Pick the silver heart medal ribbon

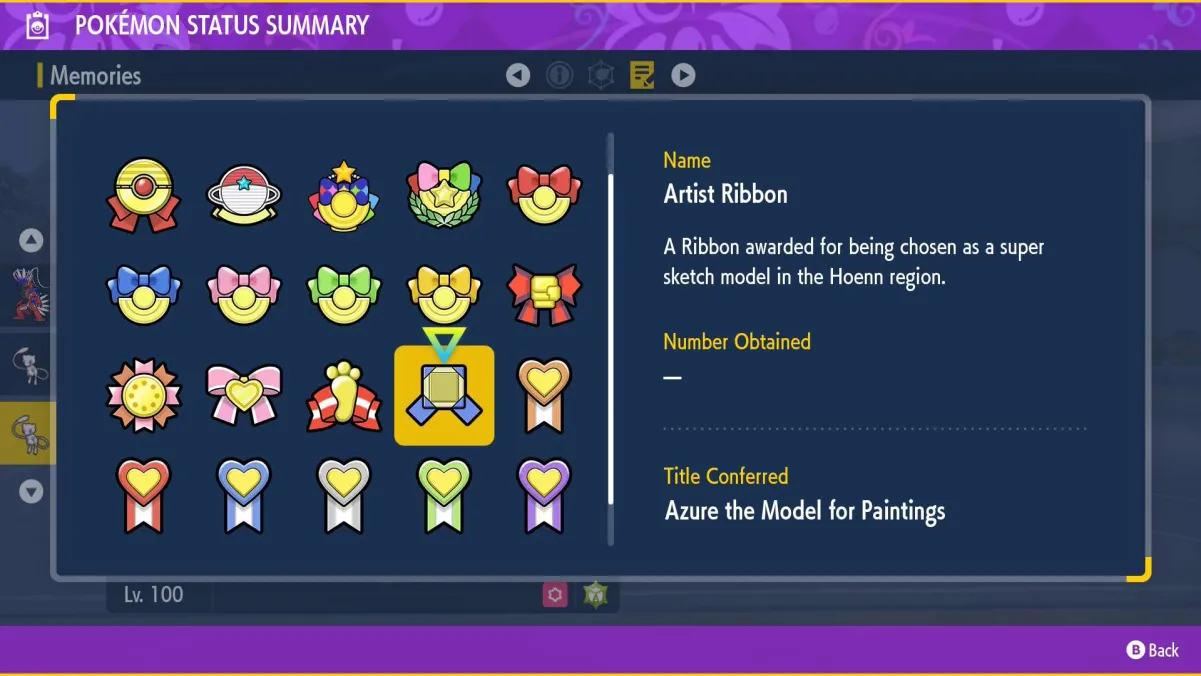[344, 495]
